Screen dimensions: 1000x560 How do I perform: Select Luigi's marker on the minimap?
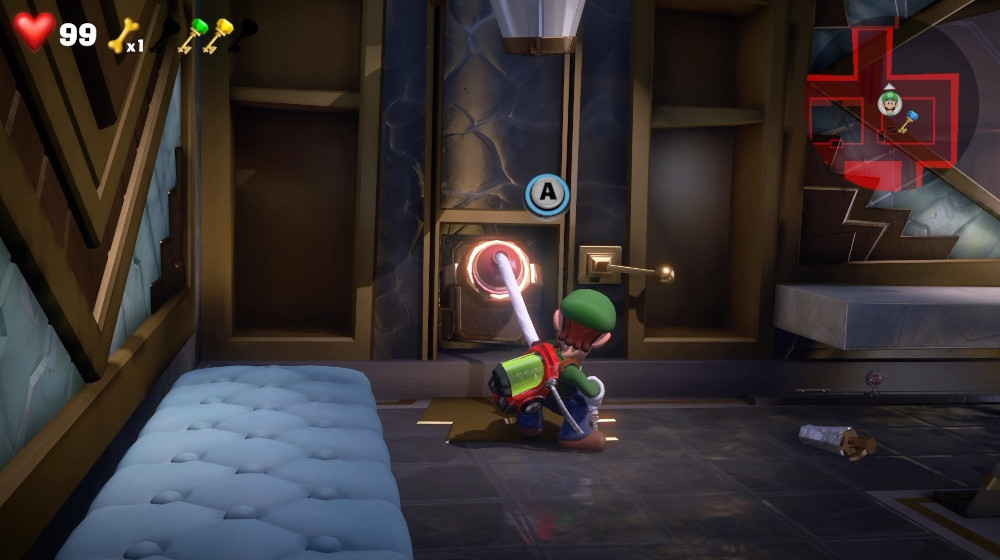(889, 102)
